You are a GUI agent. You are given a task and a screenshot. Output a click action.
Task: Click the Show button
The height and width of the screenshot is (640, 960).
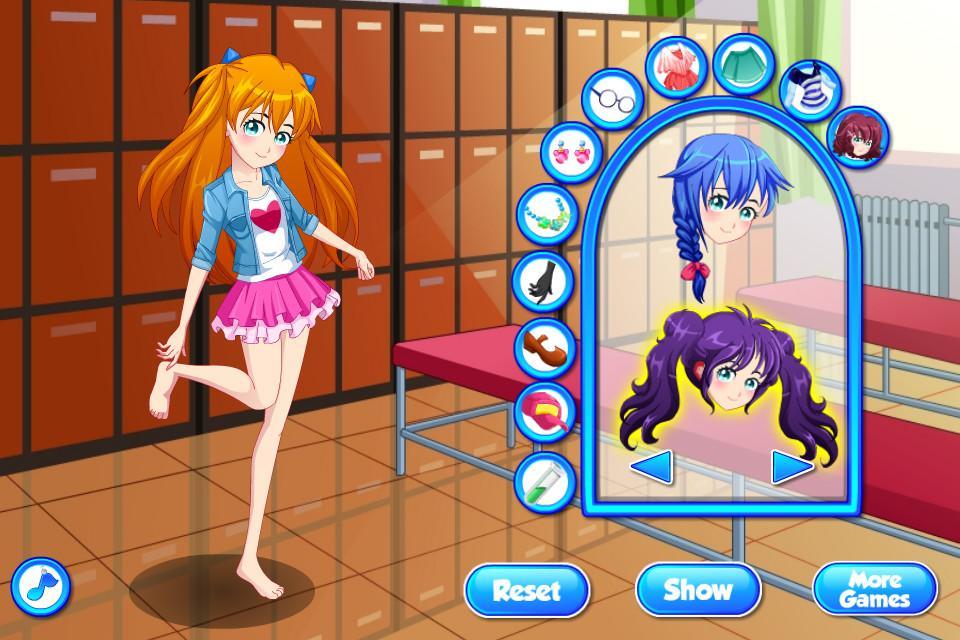(x=698, y=588)
